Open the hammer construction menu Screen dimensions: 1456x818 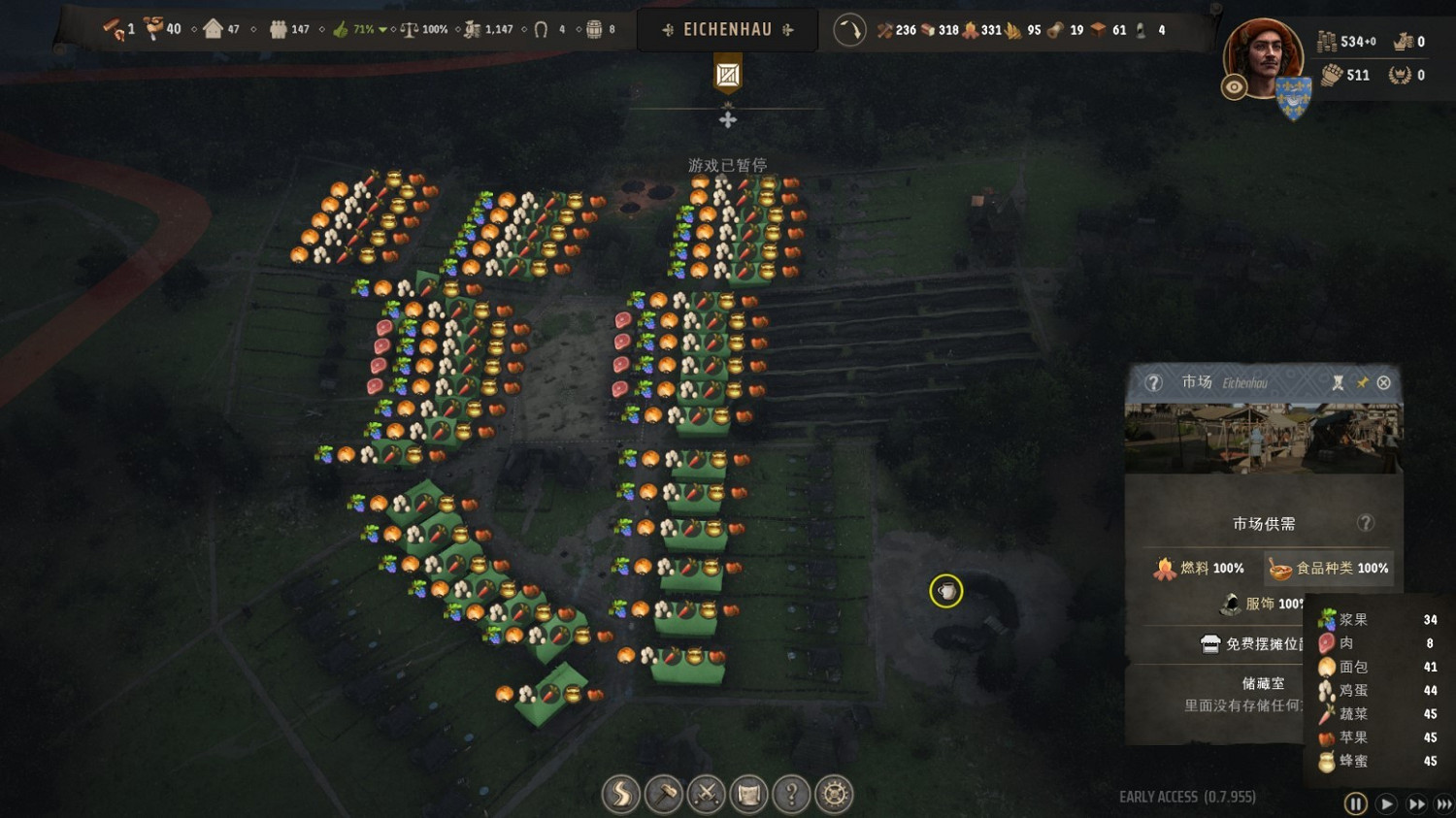(x=664, y=795)
